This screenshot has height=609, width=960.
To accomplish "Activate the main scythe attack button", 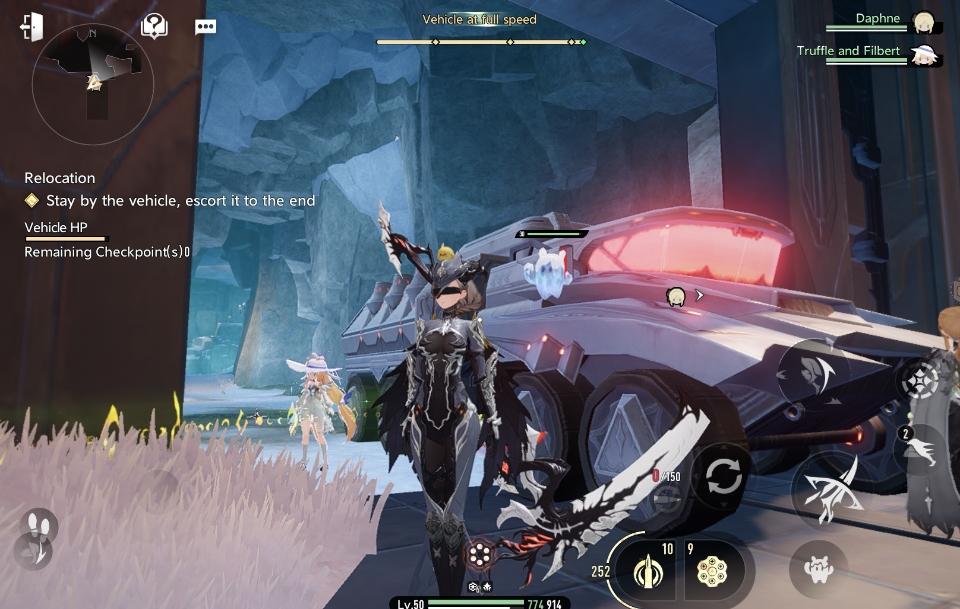I will pos(826,492).
